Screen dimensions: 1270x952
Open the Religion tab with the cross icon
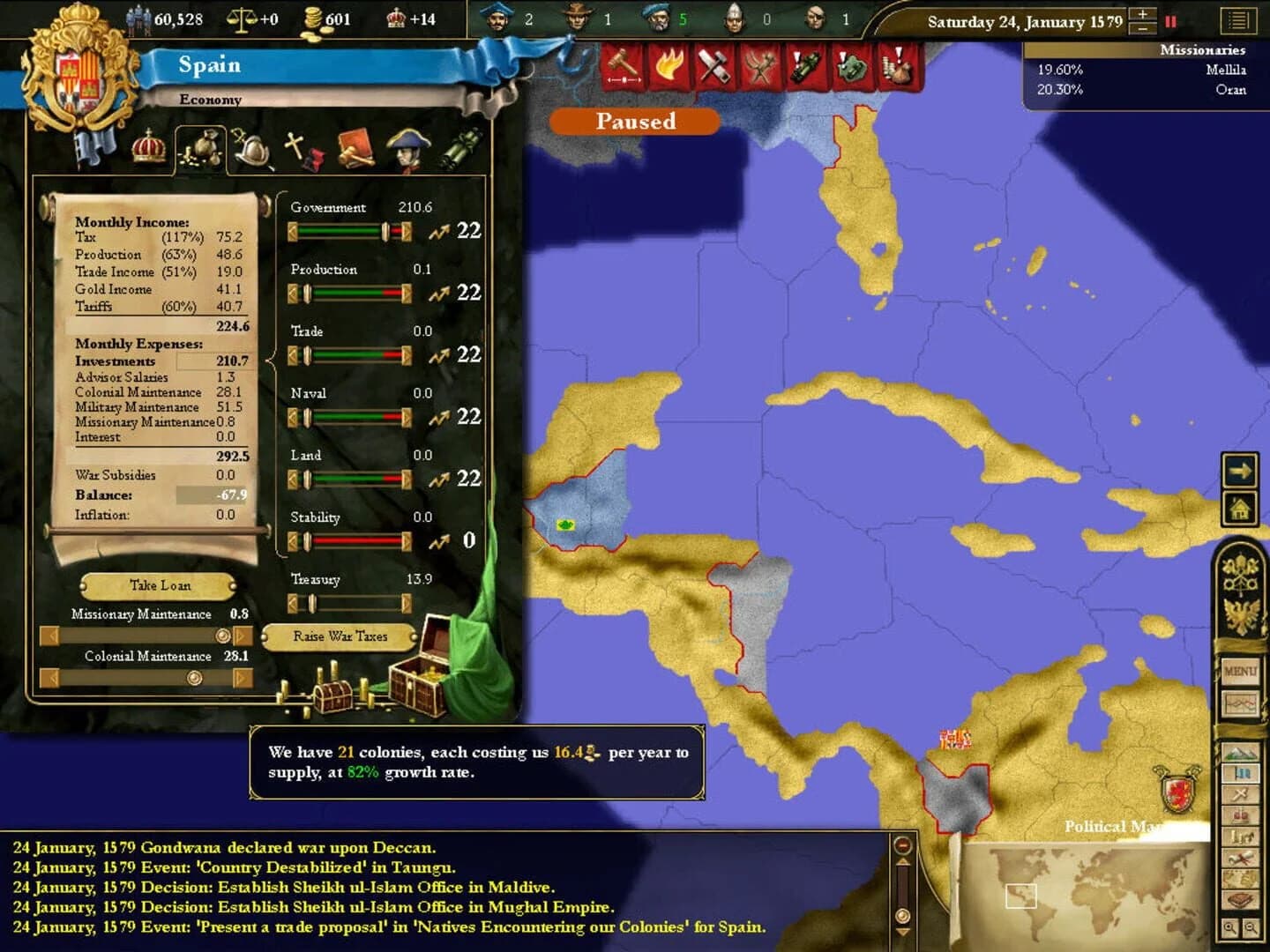coord(295,146)
